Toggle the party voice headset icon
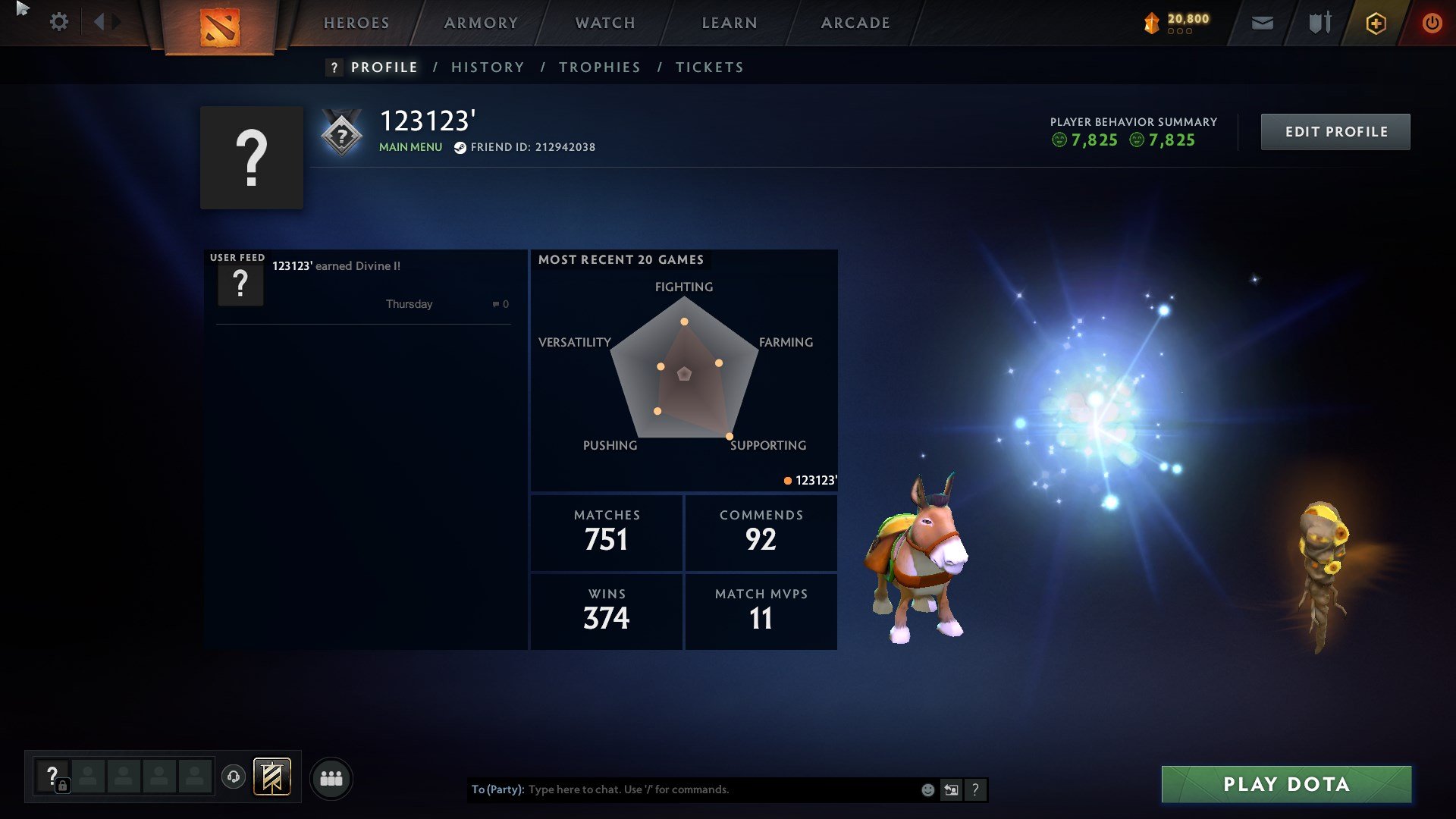This screenshot has height=819, width=1456. (234, 777)
